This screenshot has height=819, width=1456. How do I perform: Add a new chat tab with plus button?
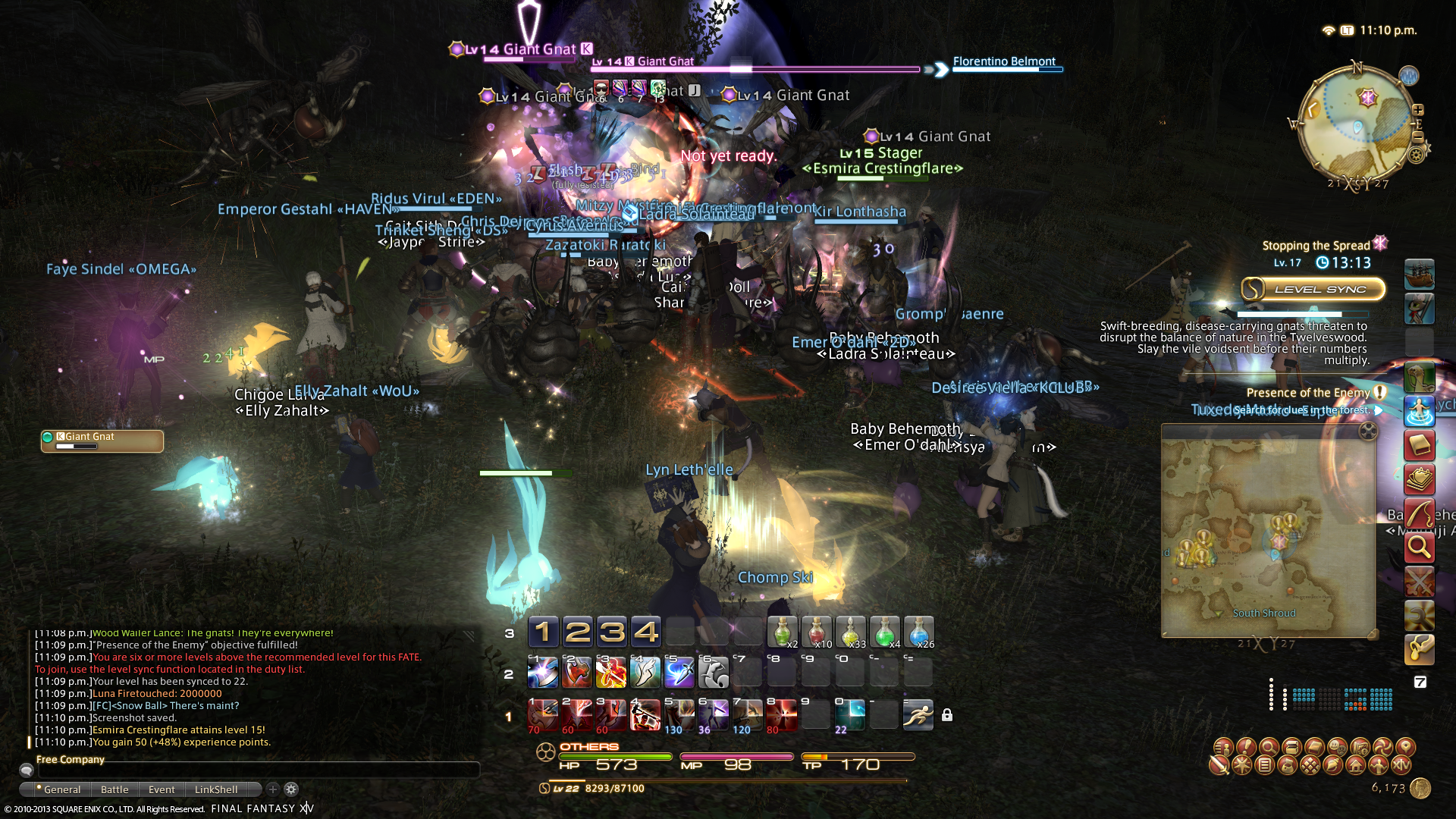[273, 789]
